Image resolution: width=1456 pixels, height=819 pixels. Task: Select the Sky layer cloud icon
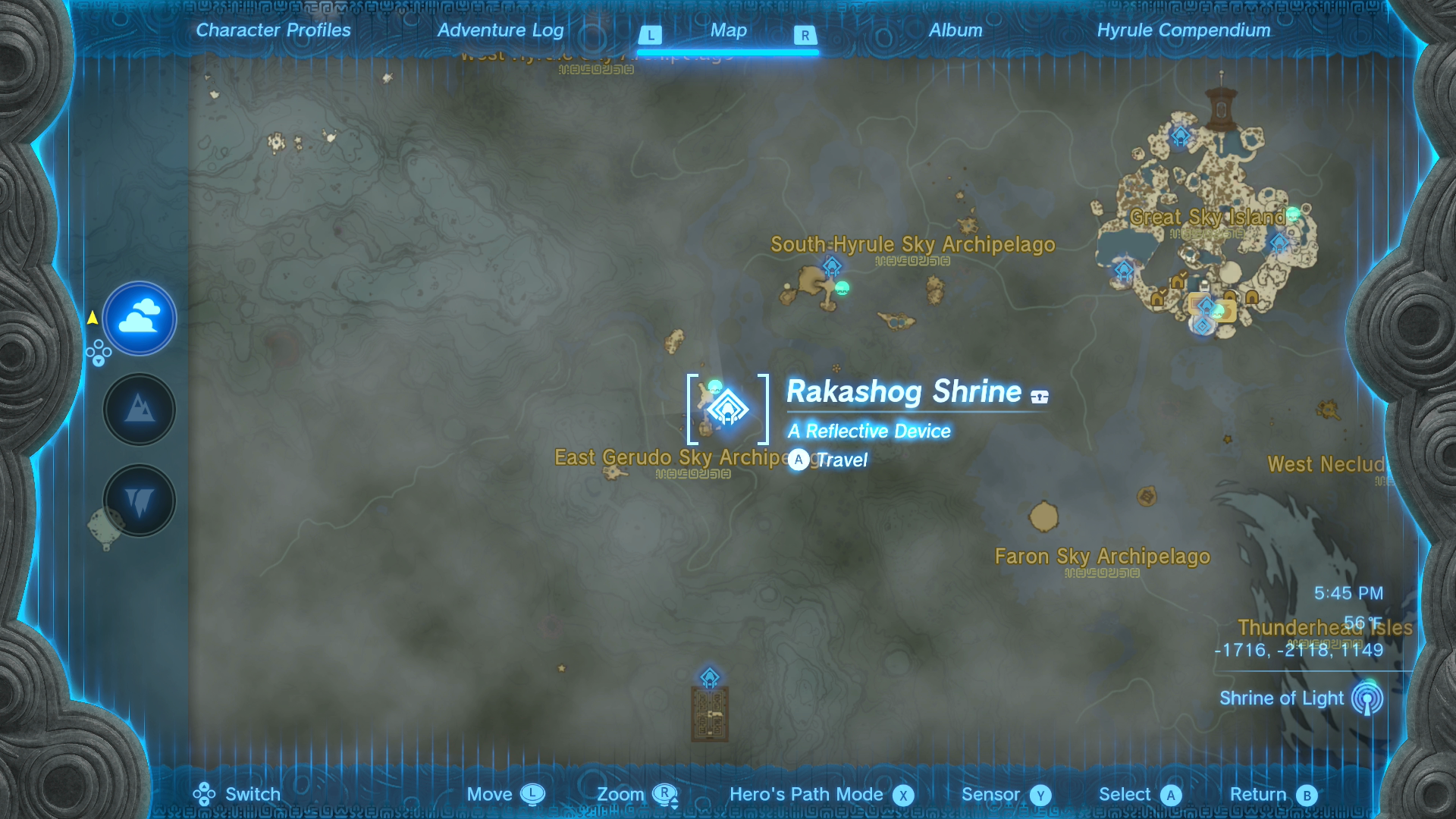pyautogui.click(x=140, y=318)
